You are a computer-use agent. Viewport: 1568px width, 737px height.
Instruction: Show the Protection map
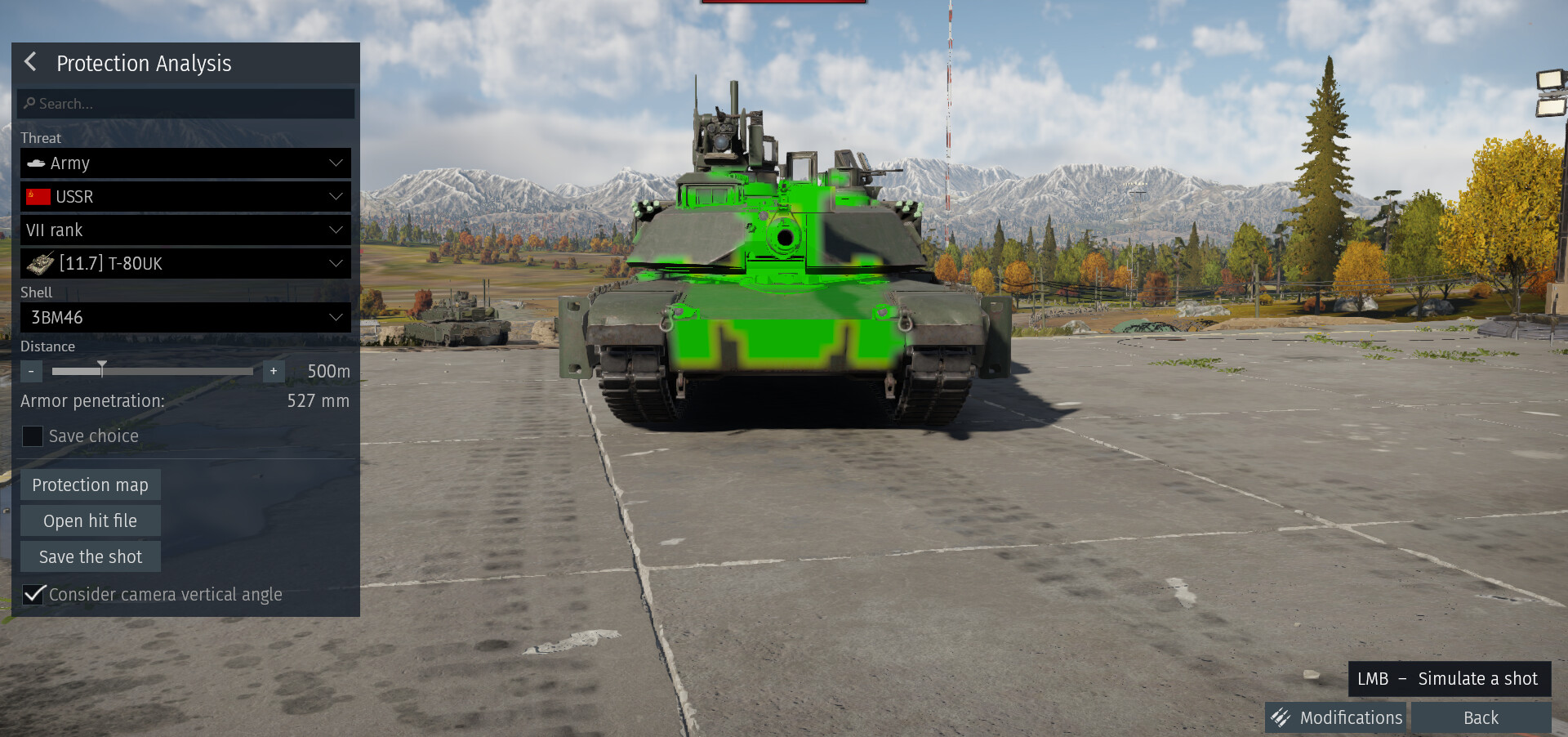(x=90, y=485)
